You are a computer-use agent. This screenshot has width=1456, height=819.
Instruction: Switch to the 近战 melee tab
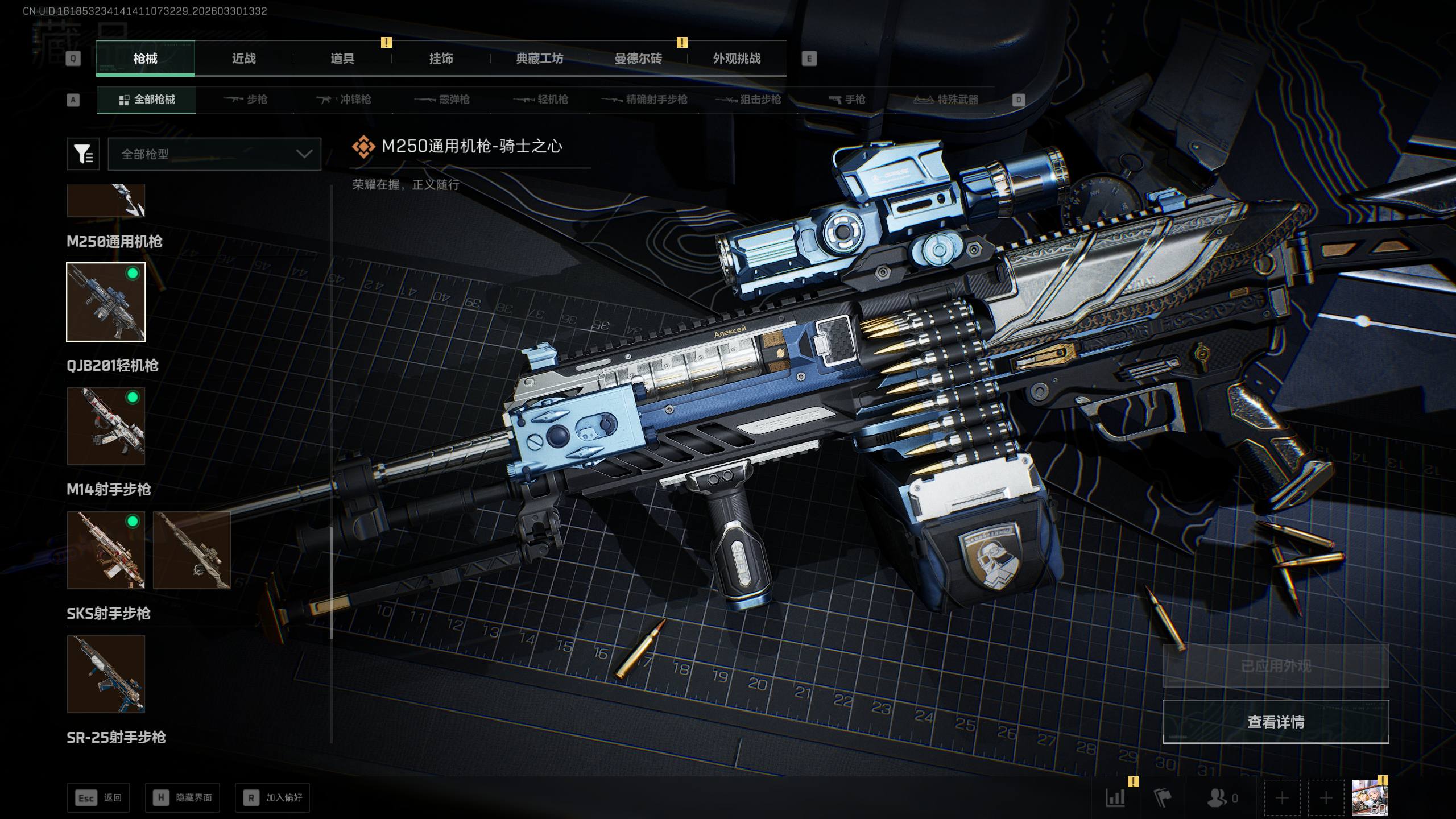click(243, 59)
